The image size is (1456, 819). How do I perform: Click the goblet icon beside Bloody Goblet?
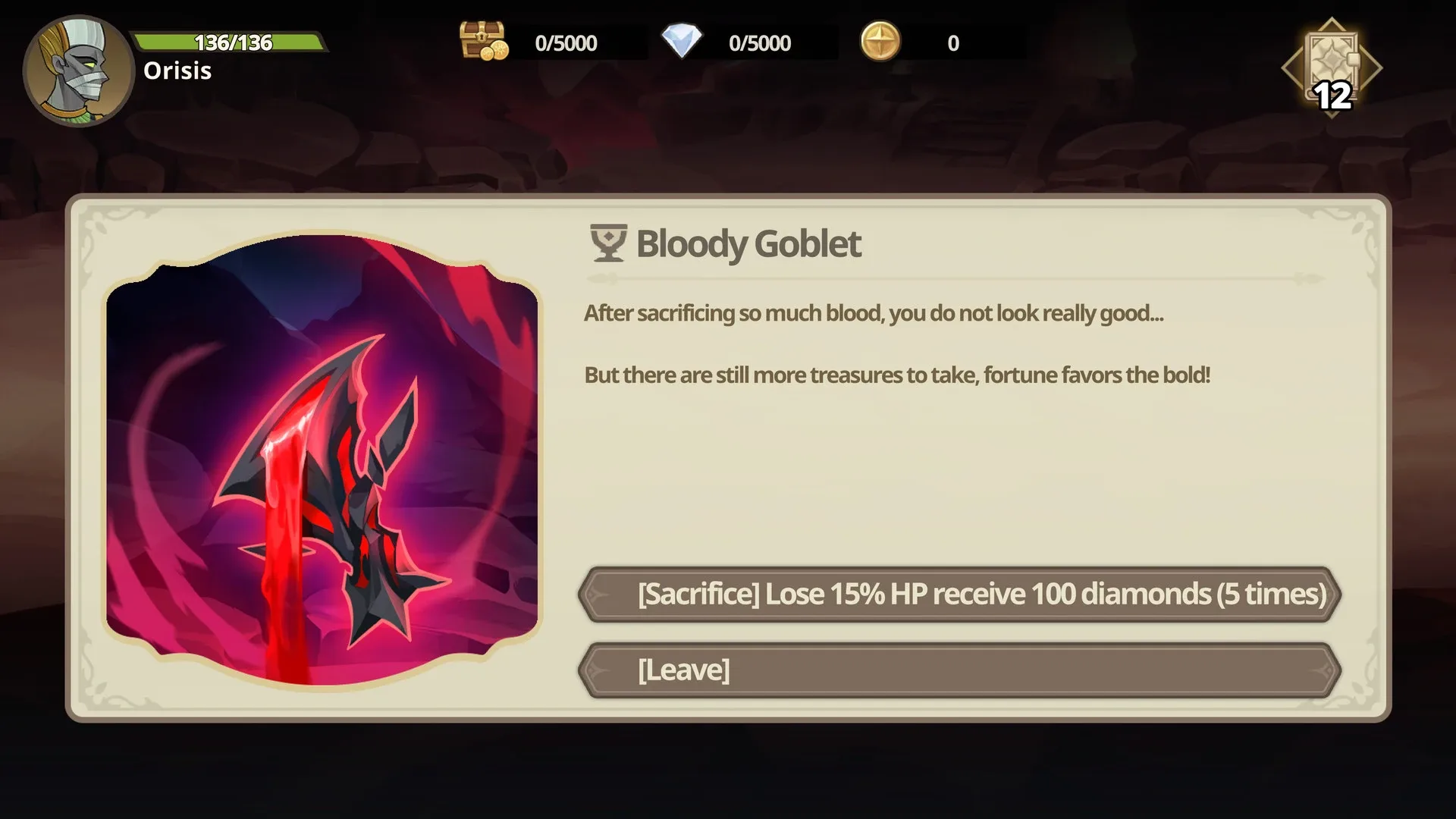[x=604, y=243]
